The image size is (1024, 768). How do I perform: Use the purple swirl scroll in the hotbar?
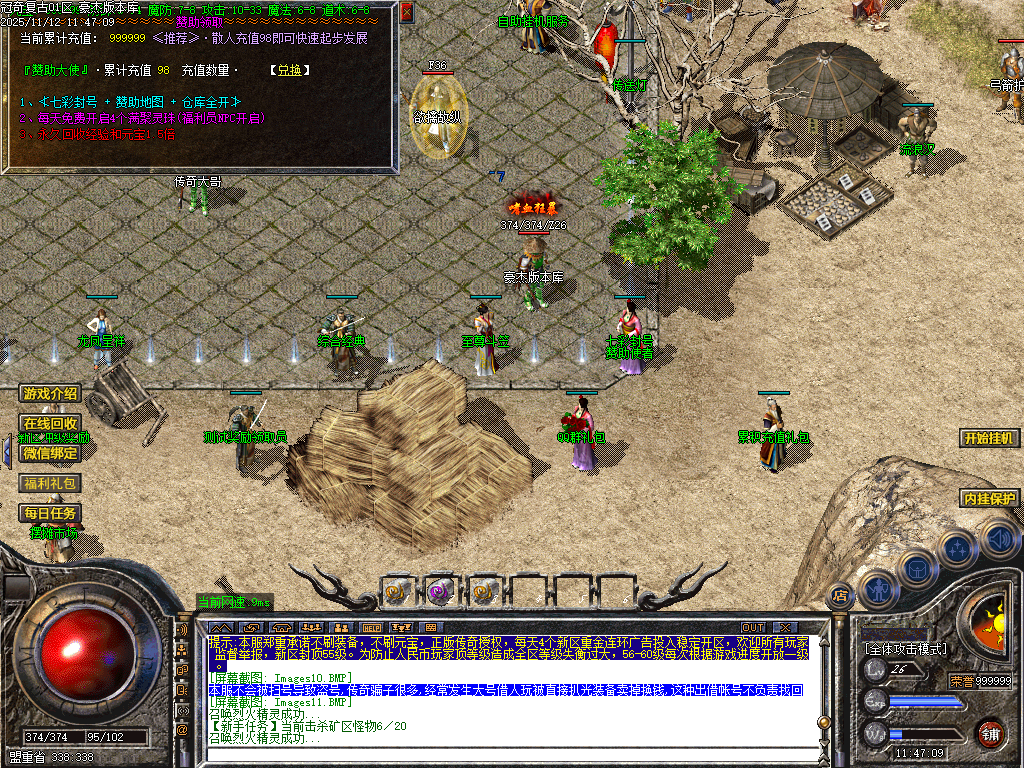click(441, 591)
